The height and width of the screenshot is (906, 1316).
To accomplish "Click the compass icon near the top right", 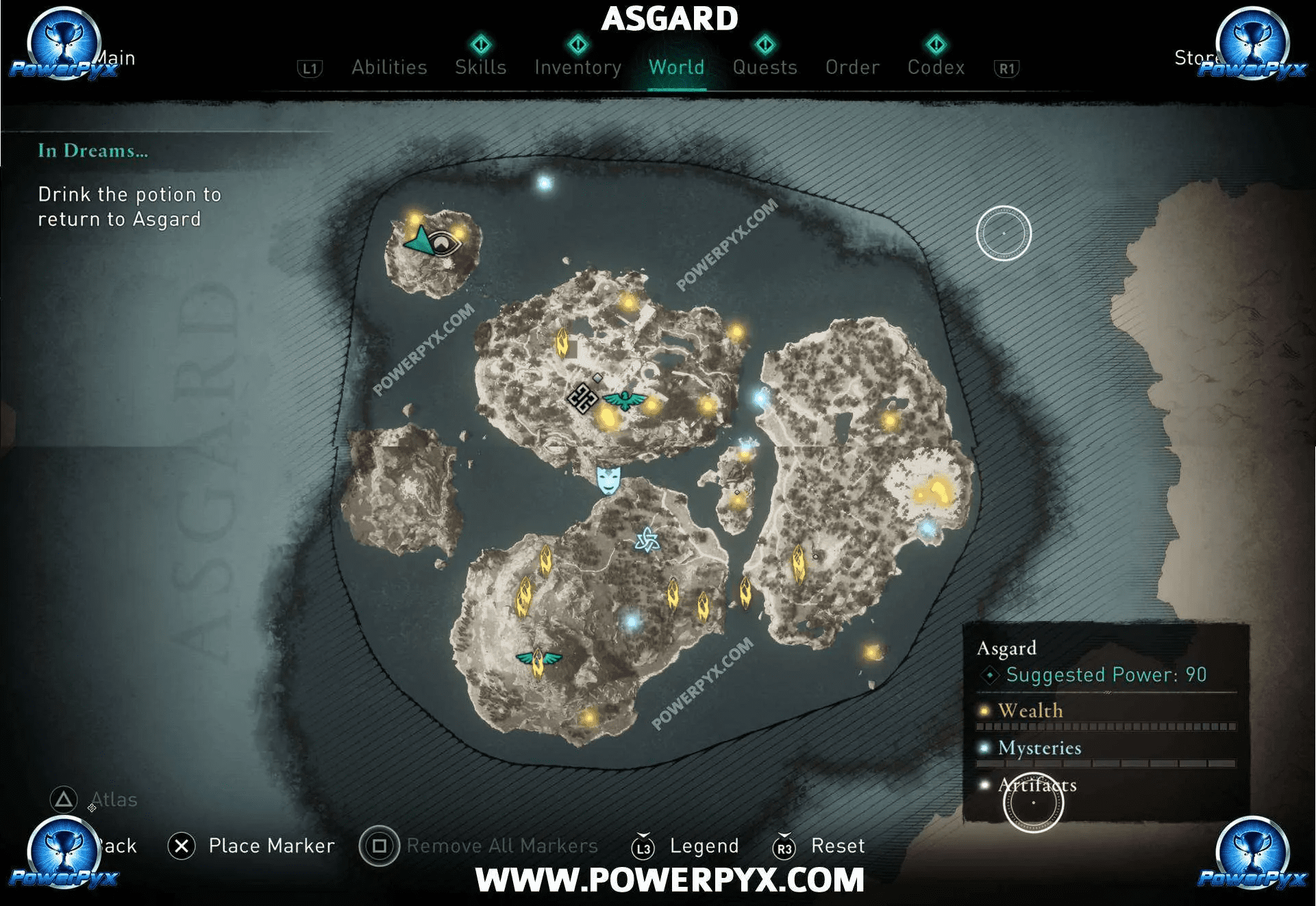I will pos(1004,233).
